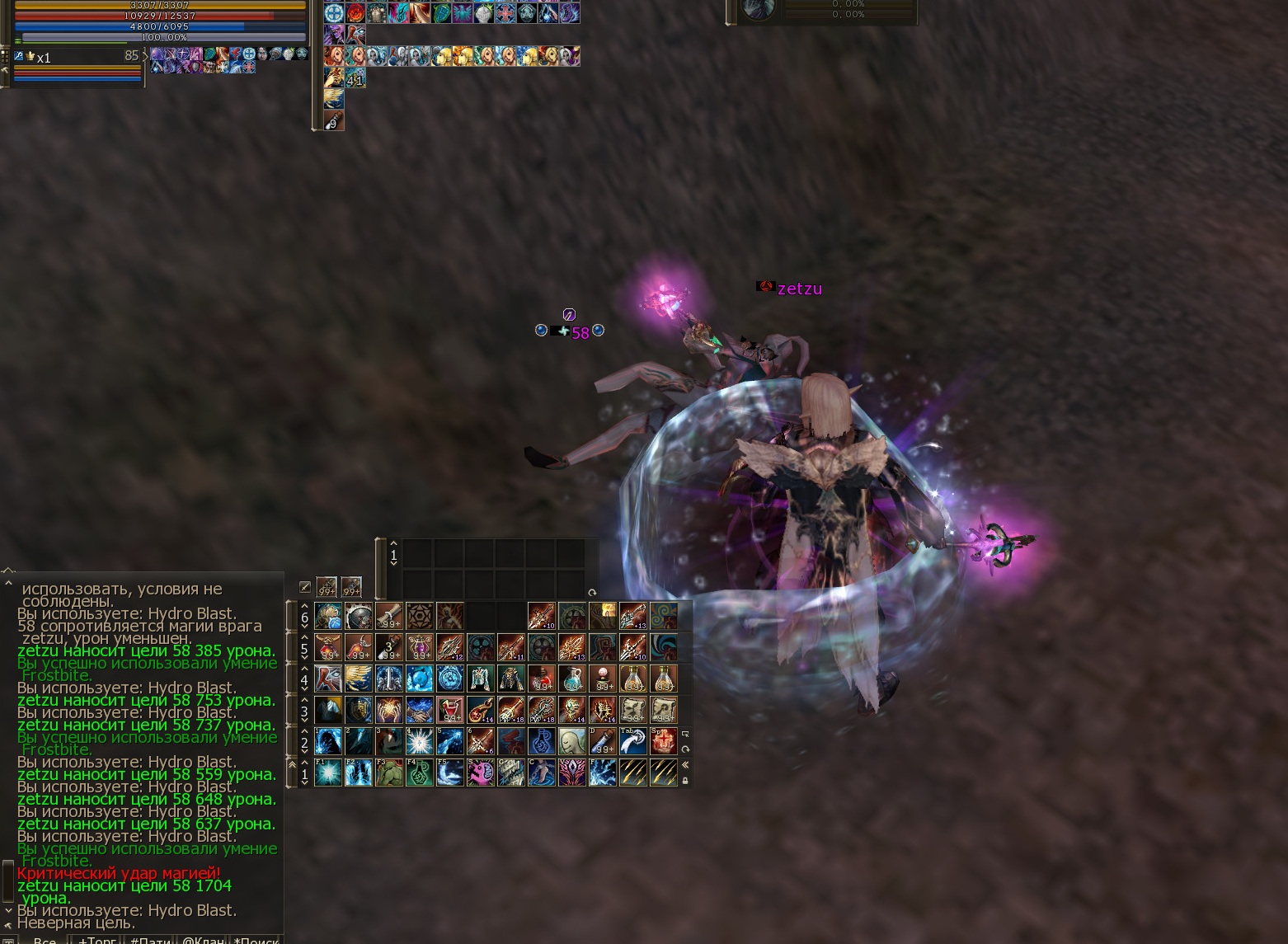Activate the Tab white arrow action
Screen dimensions: 1288x944
point(633,741)
